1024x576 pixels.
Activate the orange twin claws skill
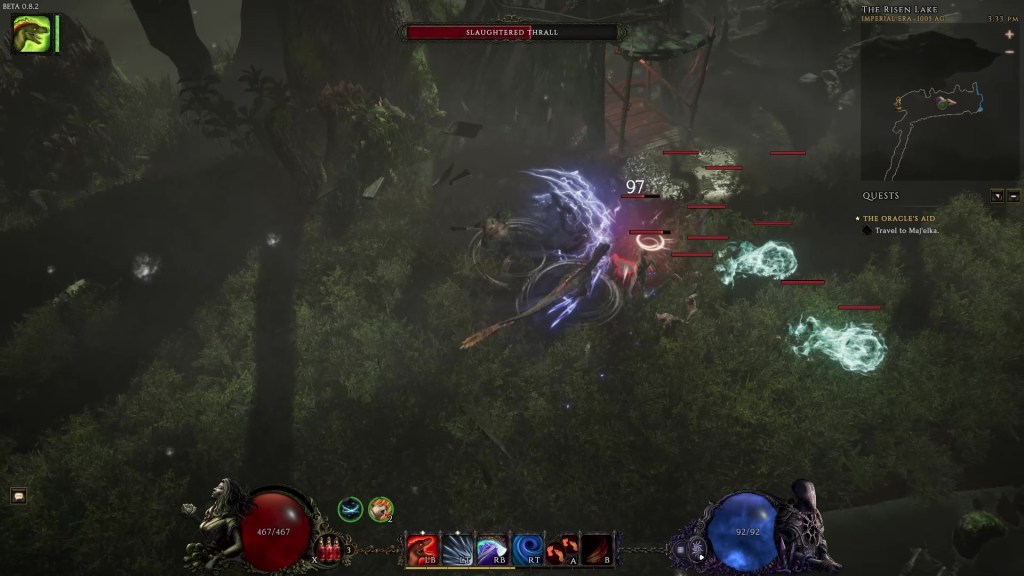click(562, 549)
